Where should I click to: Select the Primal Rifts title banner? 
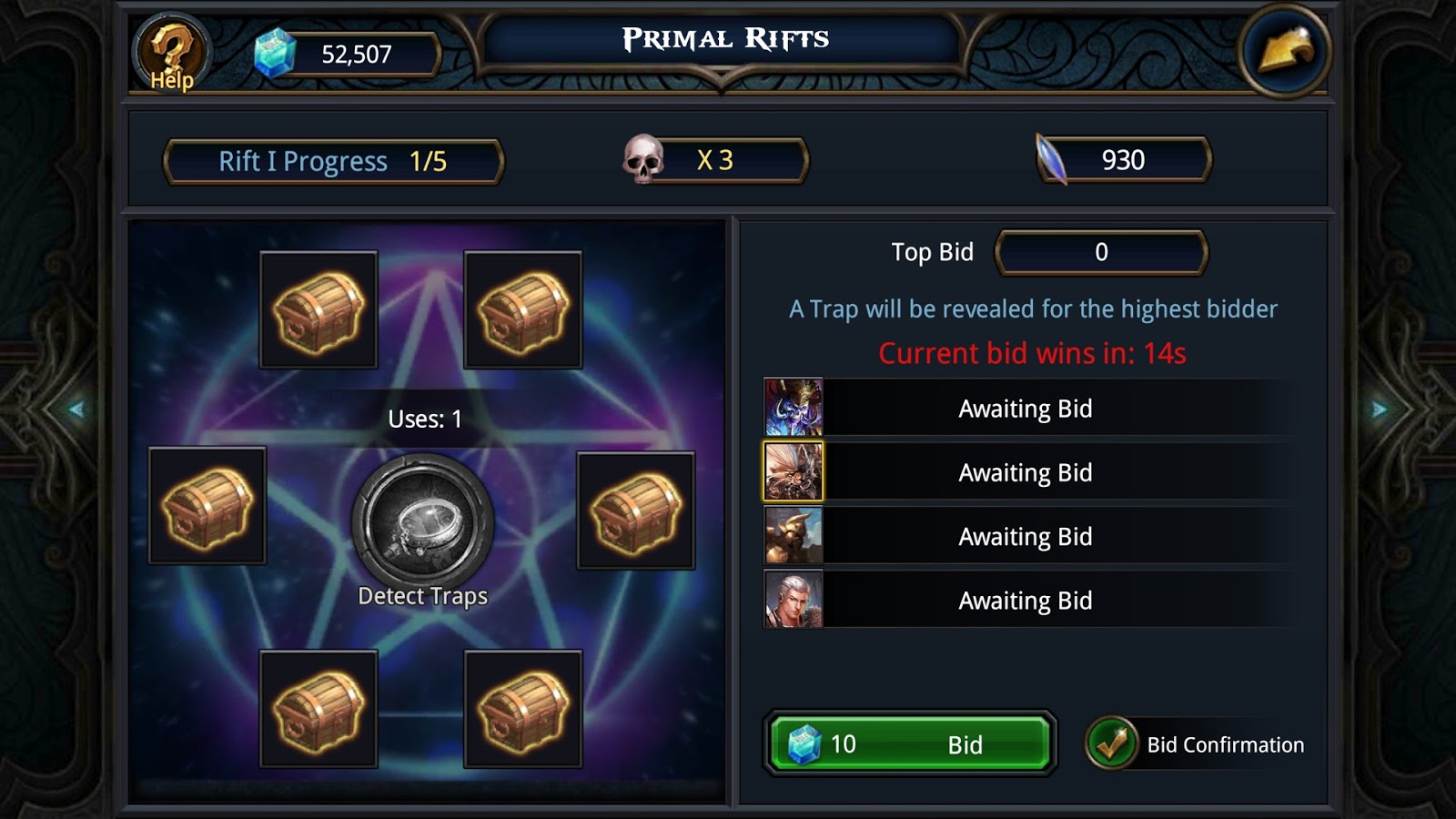(x=723, y=38)
